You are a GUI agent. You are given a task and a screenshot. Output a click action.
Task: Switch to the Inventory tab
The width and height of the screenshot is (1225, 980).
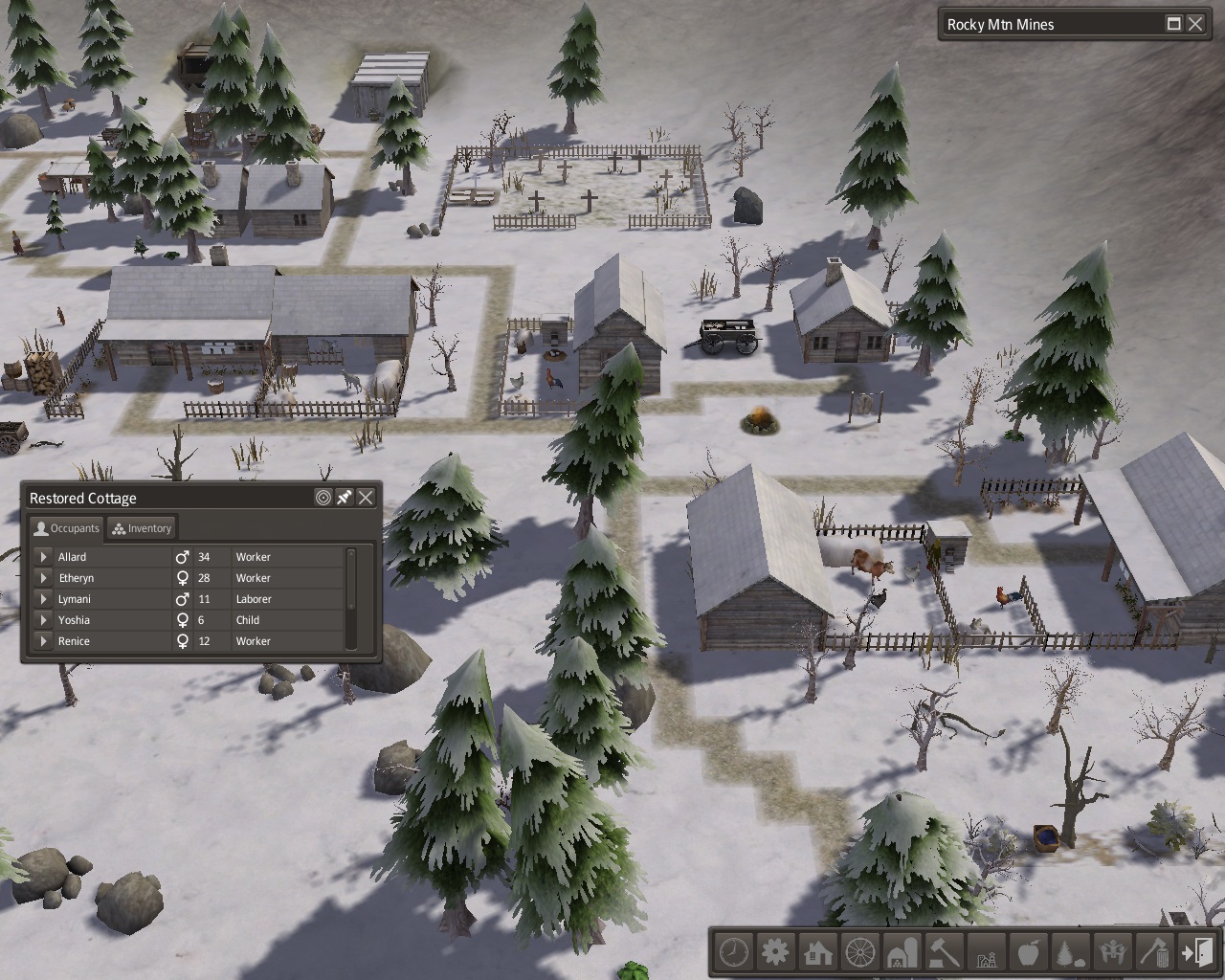coord(142,528)
